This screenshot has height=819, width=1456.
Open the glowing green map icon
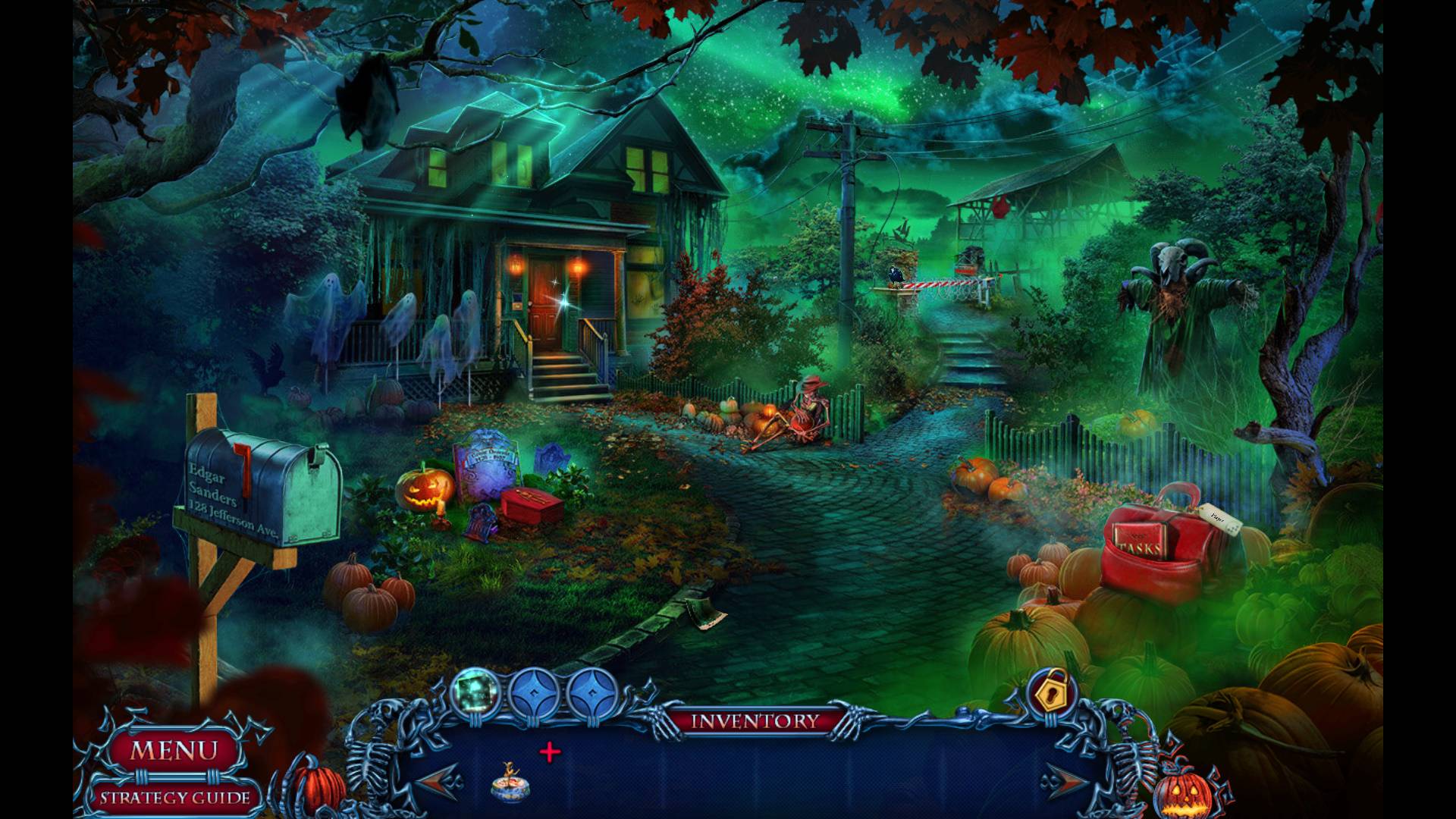click(475, 692)
